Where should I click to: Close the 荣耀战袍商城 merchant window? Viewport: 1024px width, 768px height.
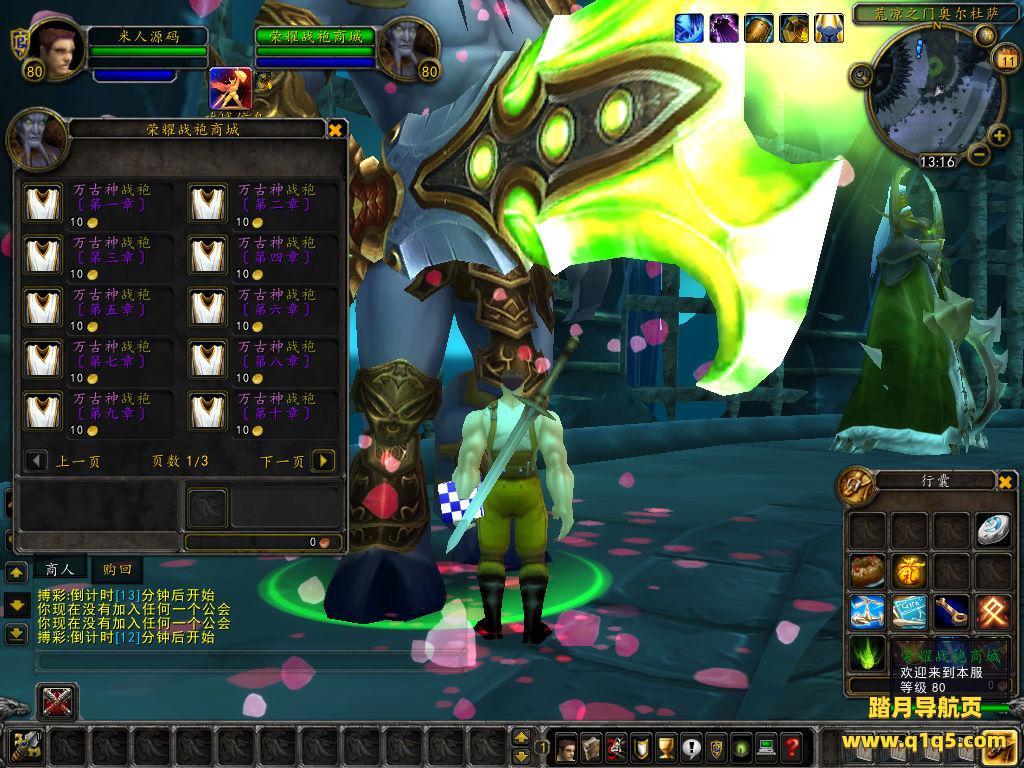[336, 130]
